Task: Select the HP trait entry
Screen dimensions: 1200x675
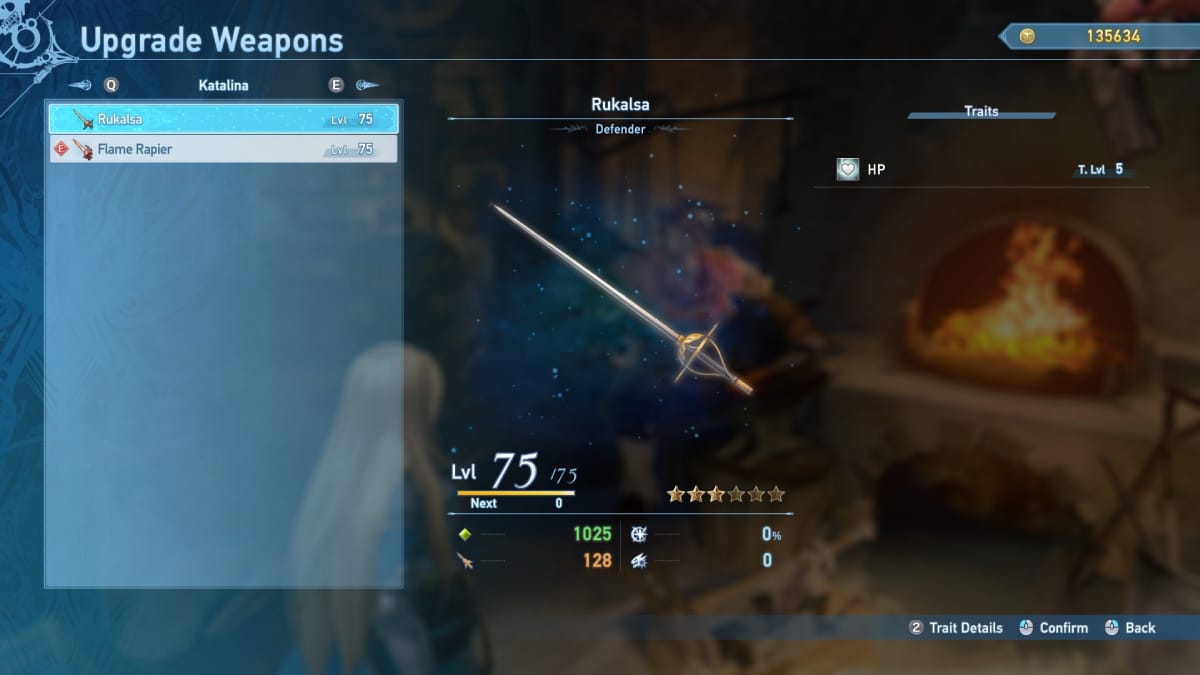Action: pyautogui.click(x=980, y=170)
